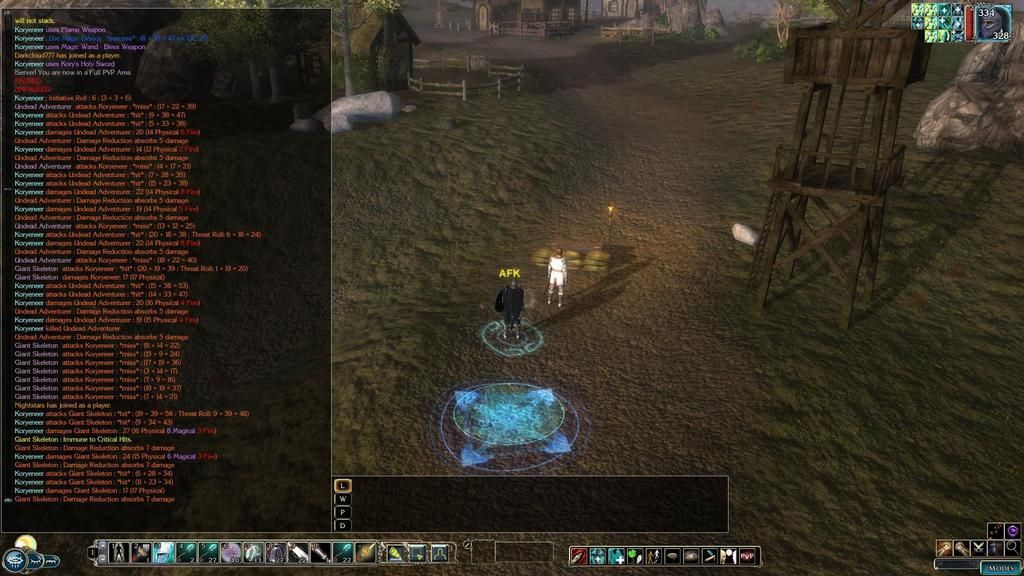Click the character silhouette button beside the hotbar
Image resolution: width=1024 pixels, height=576 pixels.
[439, 552]
